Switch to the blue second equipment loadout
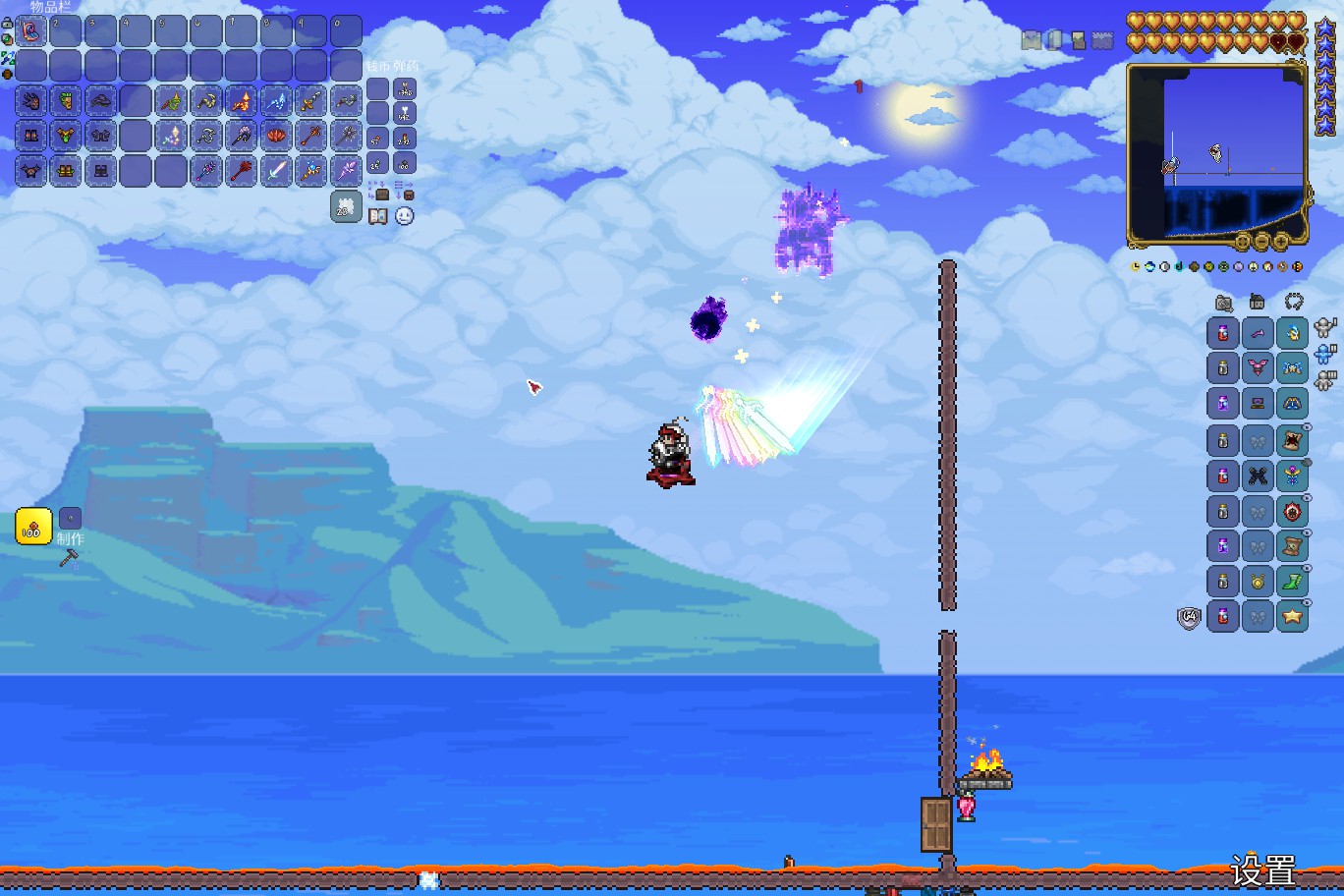Screen dimensions: 1344x896 tap(1325, 354)
